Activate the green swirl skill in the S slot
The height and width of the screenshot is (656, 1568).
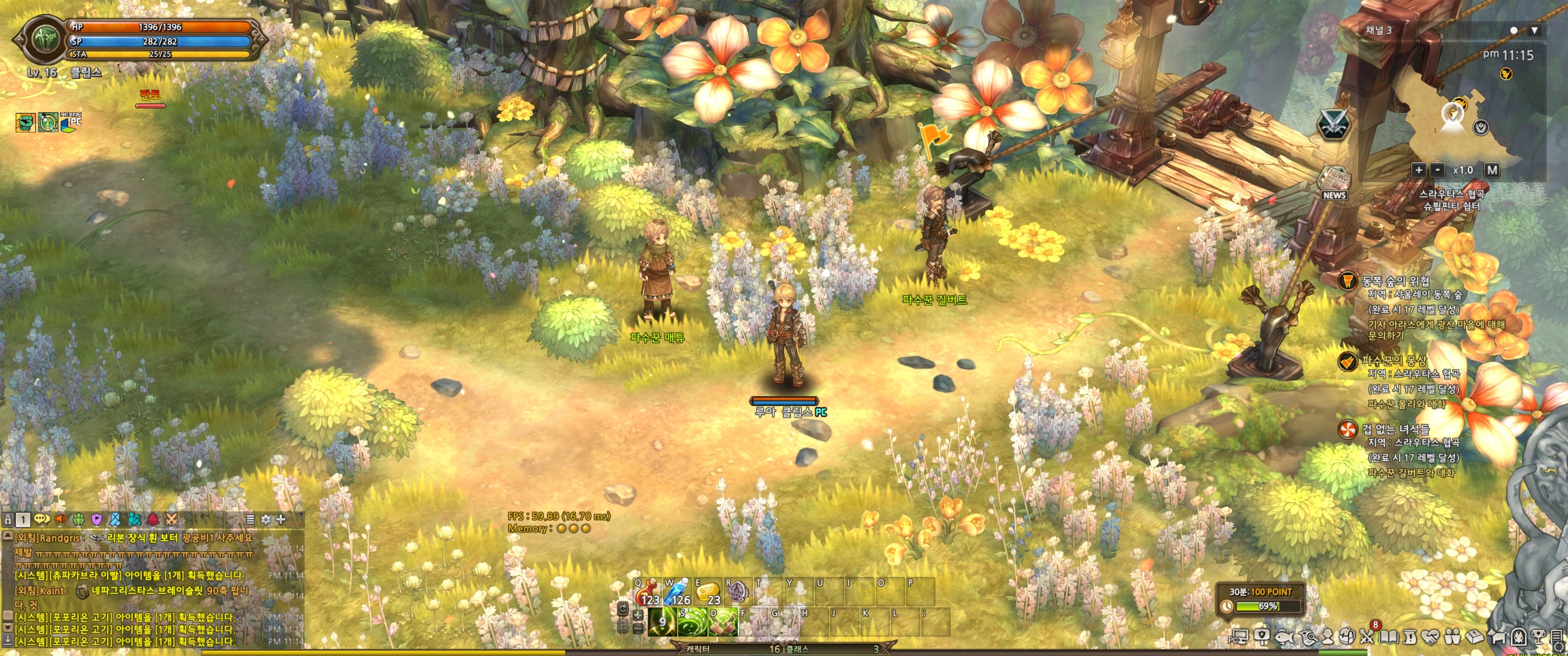point(693,621)
